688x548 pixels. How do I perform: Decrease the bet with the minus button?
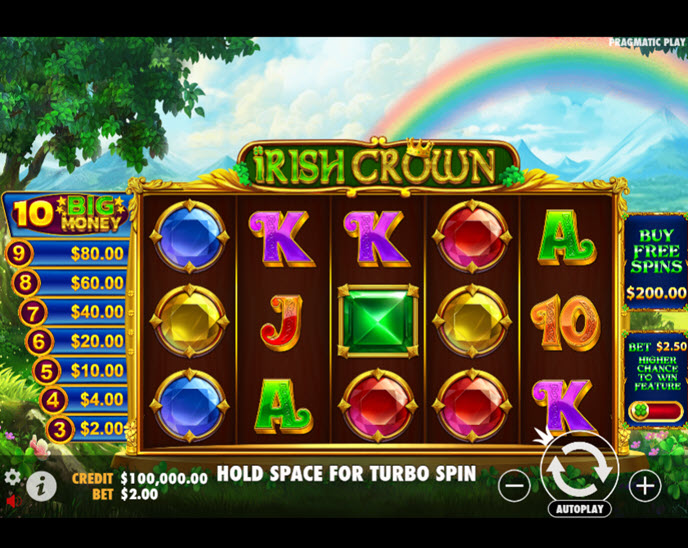[515, 486]
